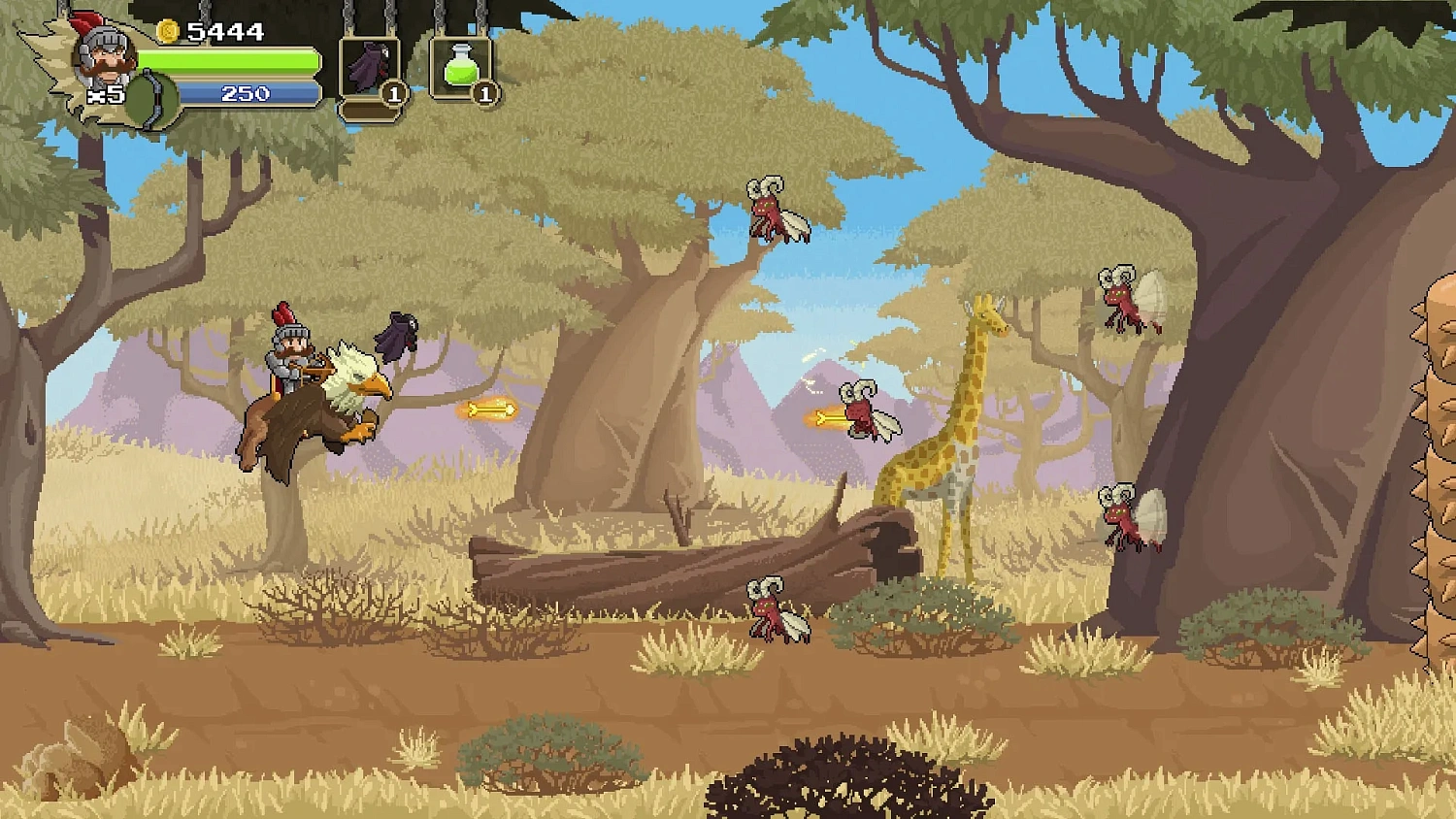The height and width of the screenshot is (819, 1456).
Task: Click the gold coin currency icon
Action: click(165, 30)
